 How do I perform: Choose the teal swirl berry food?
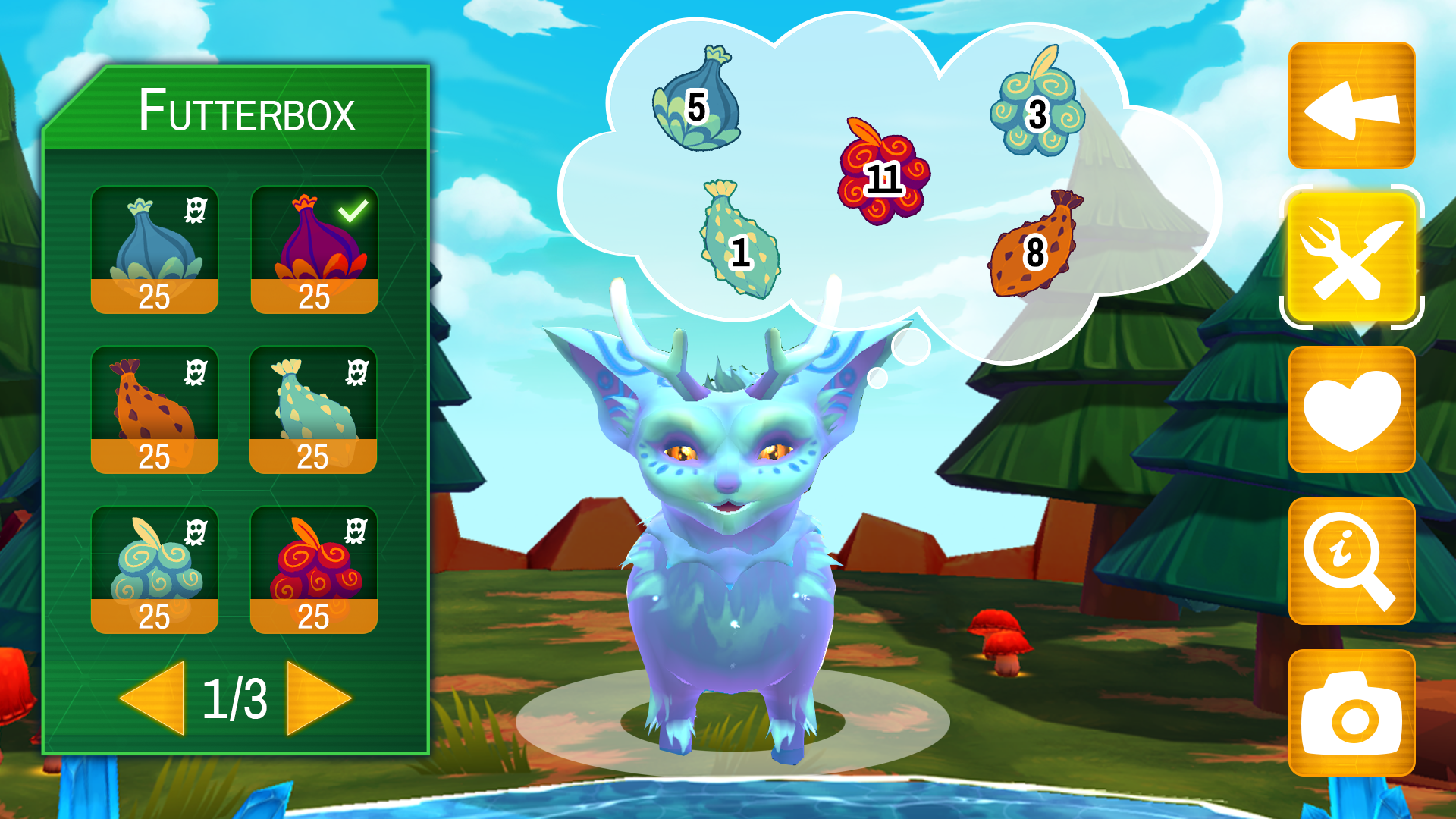(x=155, y=570)
